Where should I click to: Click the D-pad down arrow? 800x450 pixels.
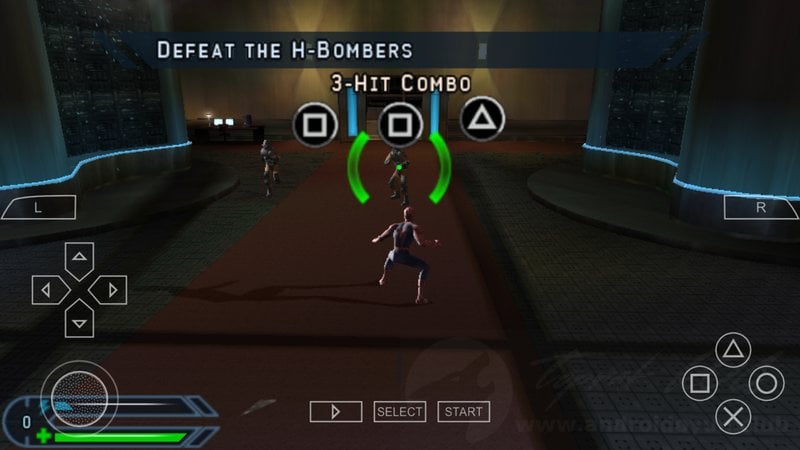[79, 321]
